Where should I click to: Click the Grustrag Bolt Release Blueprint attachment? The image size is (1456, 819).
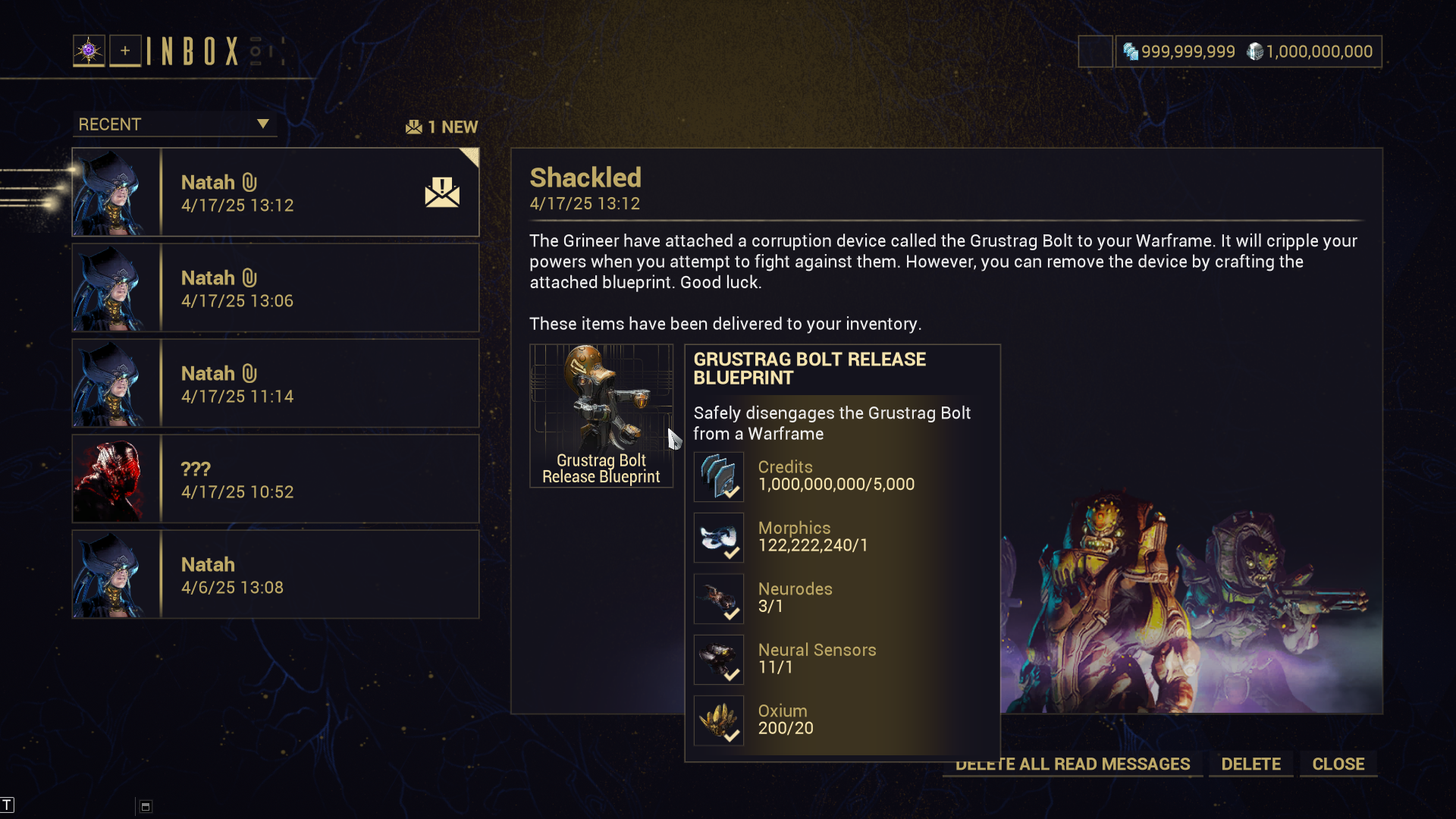point(601,416)
